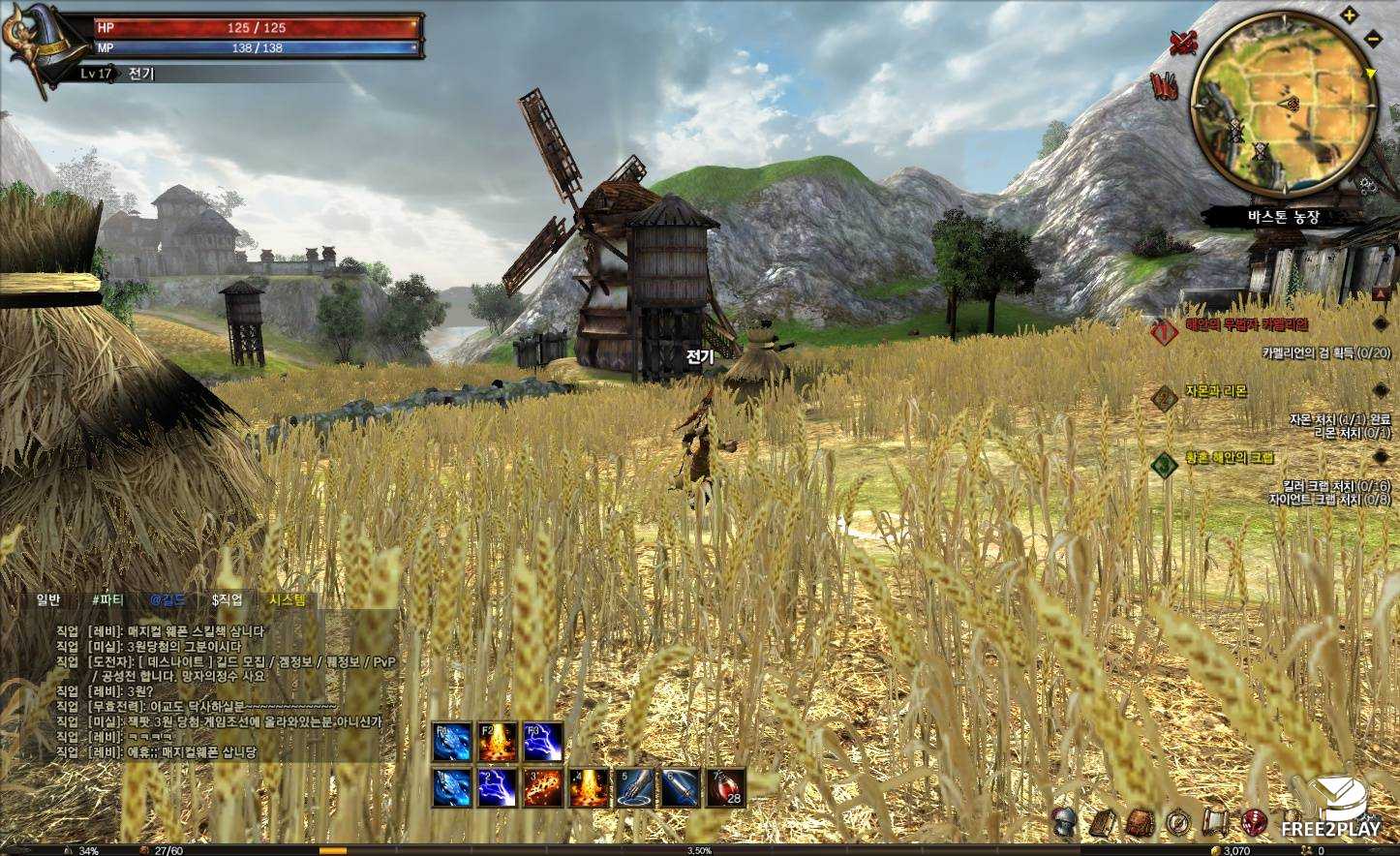1400x856 pixels.
Task: Zoom in the minimap with plus button
Action: pyautogui.click(x=1350, y=15)
